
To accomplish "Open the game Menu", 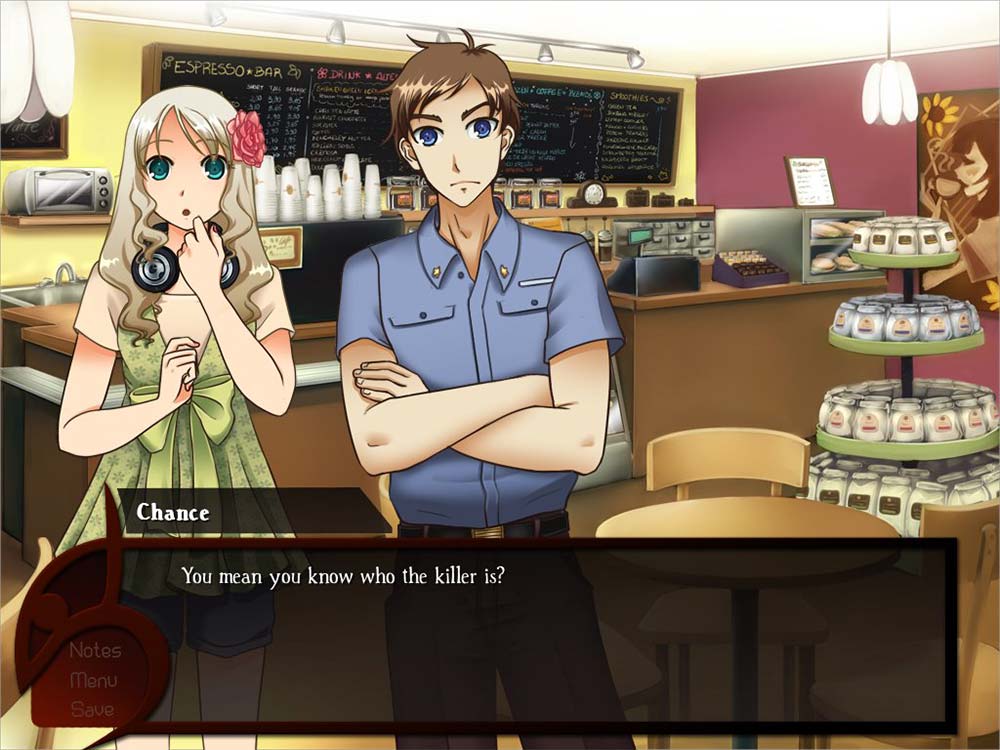I will pyautogui.click(x=93, y=681).
